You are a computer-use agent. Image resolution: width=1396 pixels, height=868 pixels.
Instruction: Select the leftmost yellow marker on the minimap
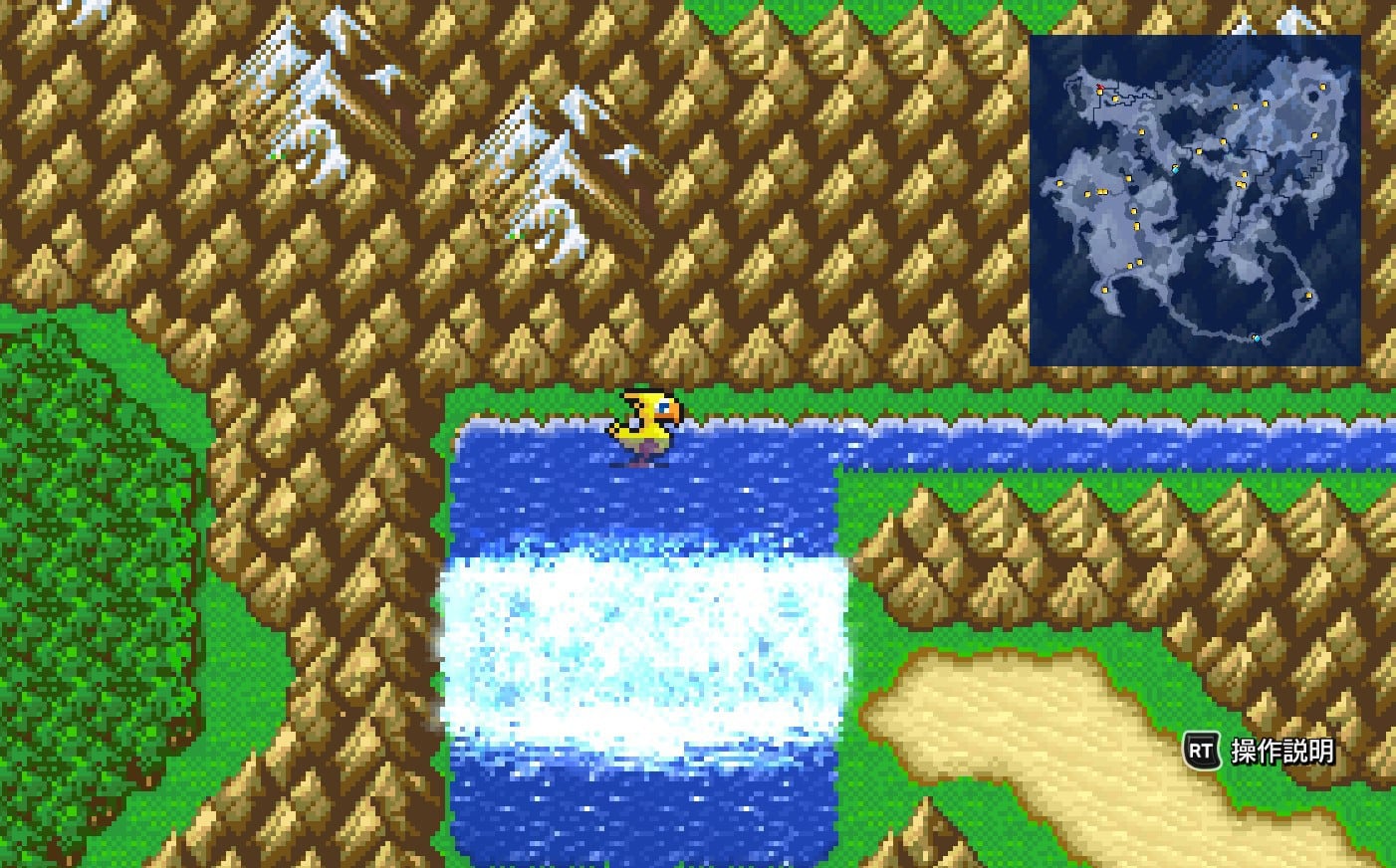pos(1058,182)
